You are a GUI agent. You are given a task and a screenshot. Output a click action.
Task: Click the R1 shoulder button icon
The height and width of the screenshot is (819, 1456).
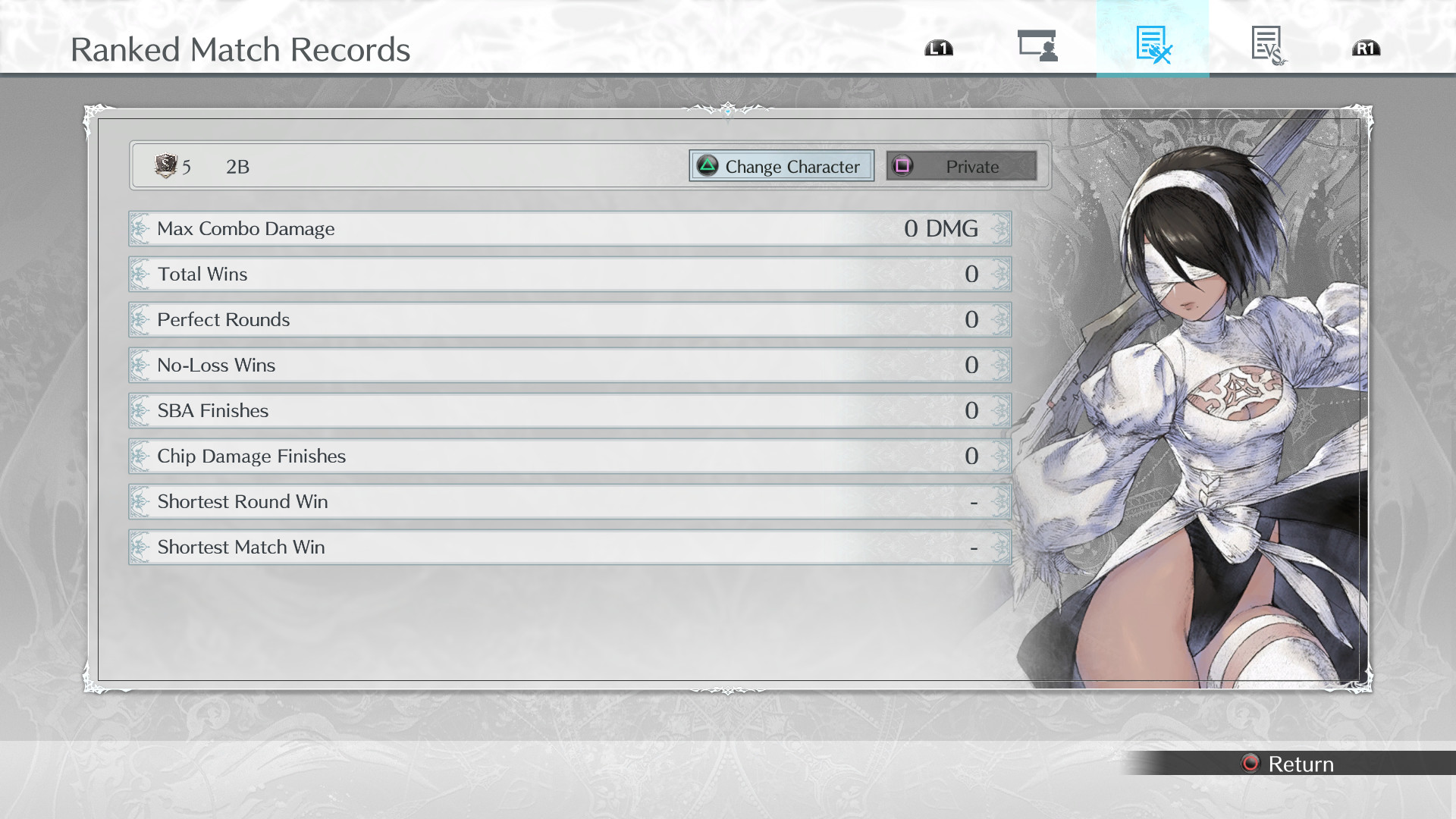click(x=1365, y=47)
